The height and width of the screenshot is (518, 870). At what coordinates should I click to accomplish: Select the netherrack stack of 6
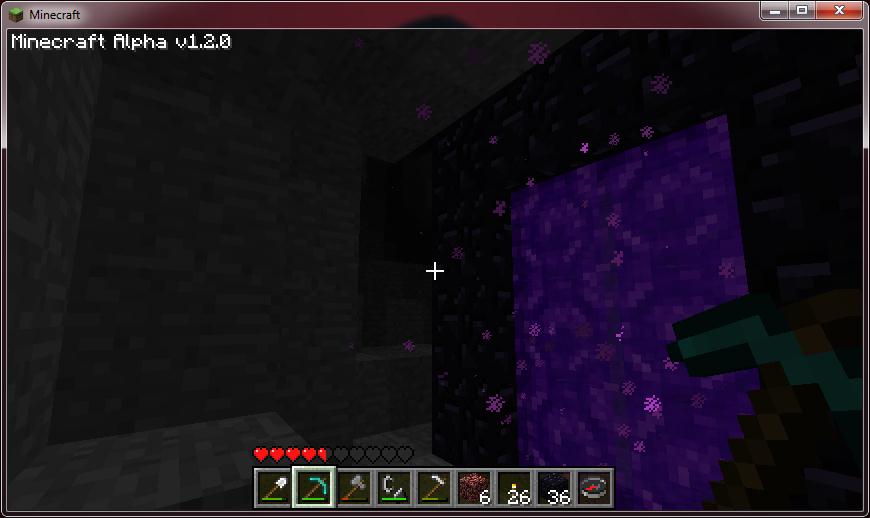coord(473,488)
